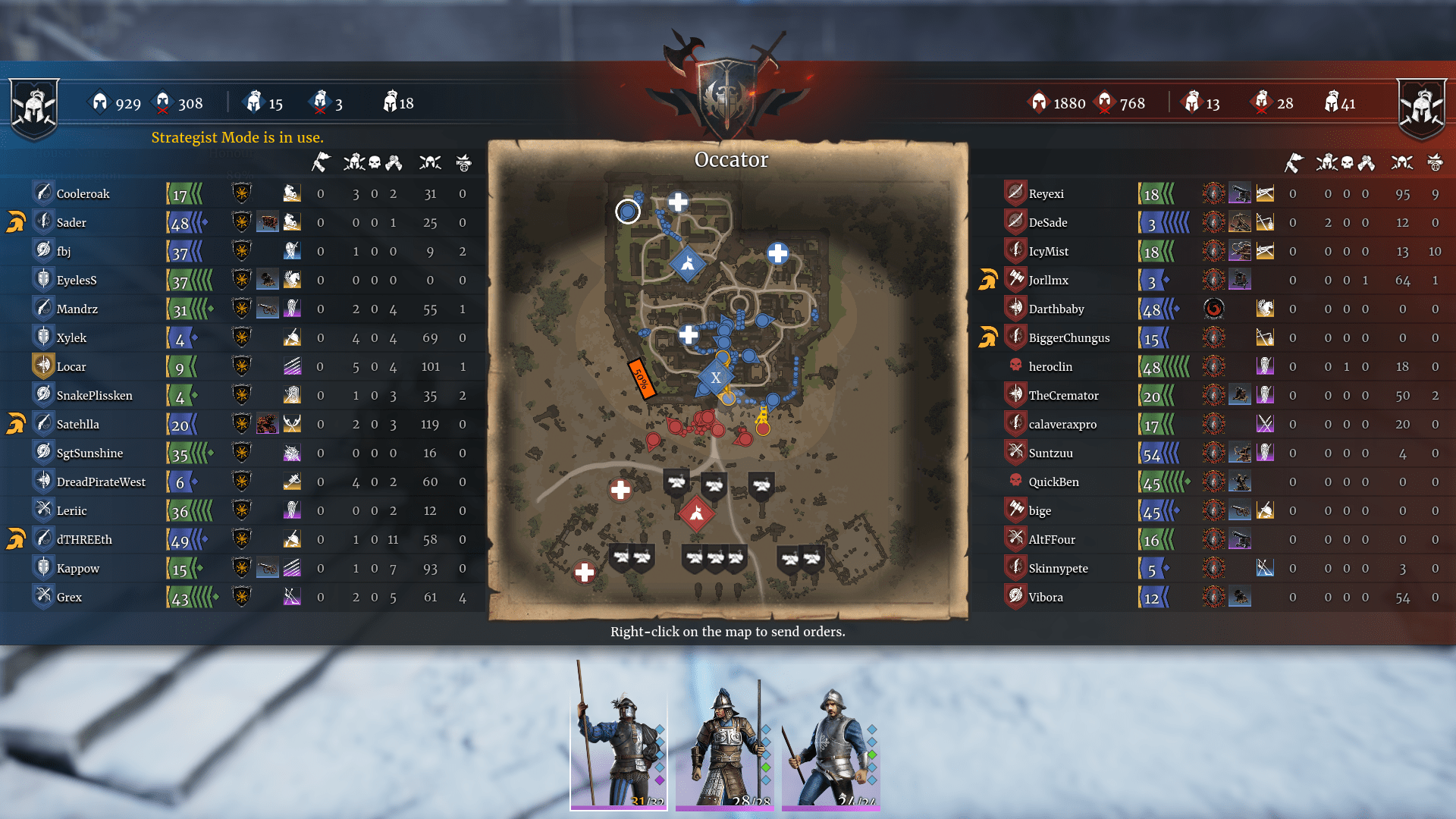Click the red team helmet emblem
1456x819 pixels.
tap(1422, 108)
